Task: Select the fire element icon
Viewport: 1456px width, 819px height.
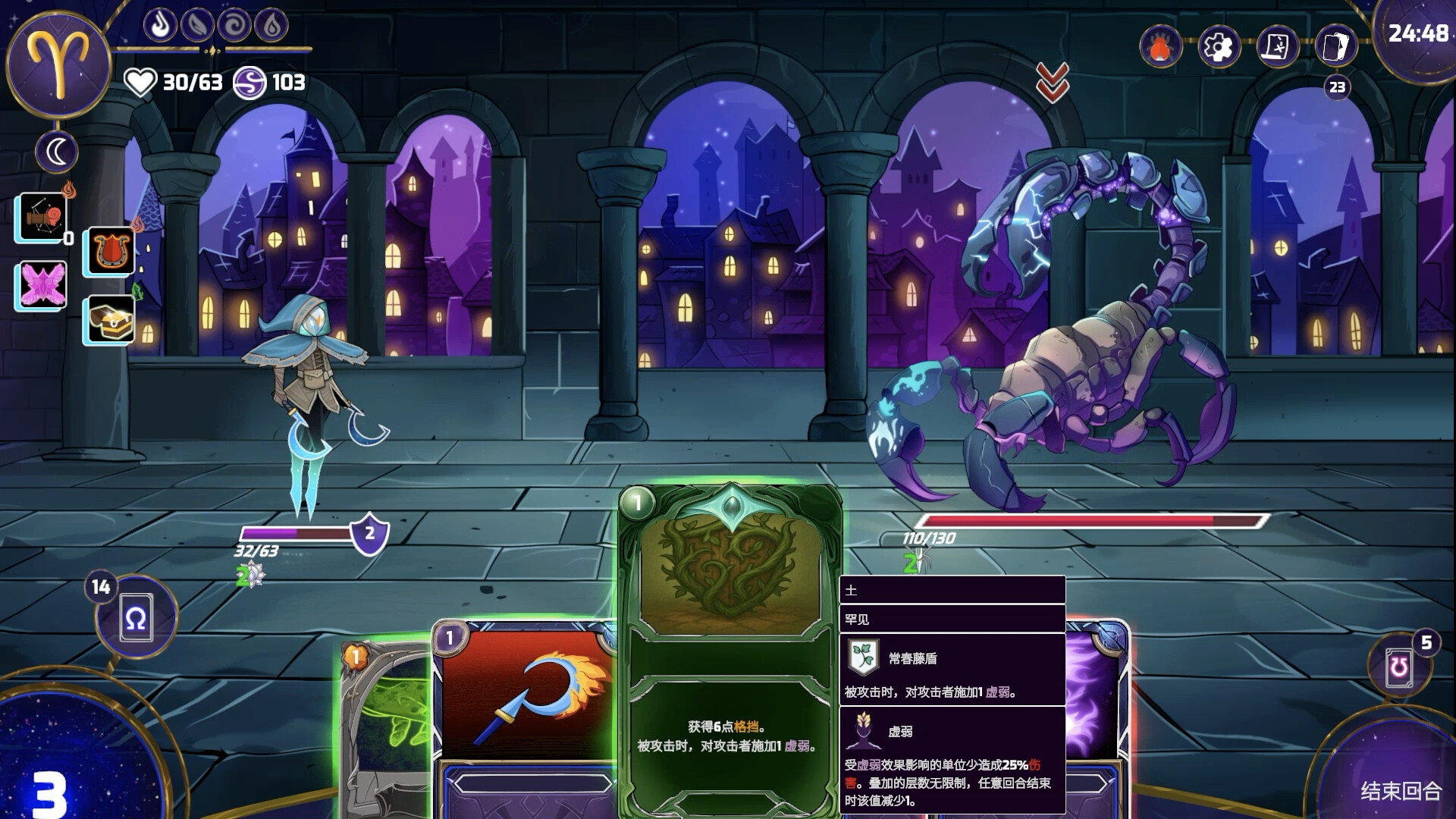Action: pyautogui.click(x=160, y=26)
